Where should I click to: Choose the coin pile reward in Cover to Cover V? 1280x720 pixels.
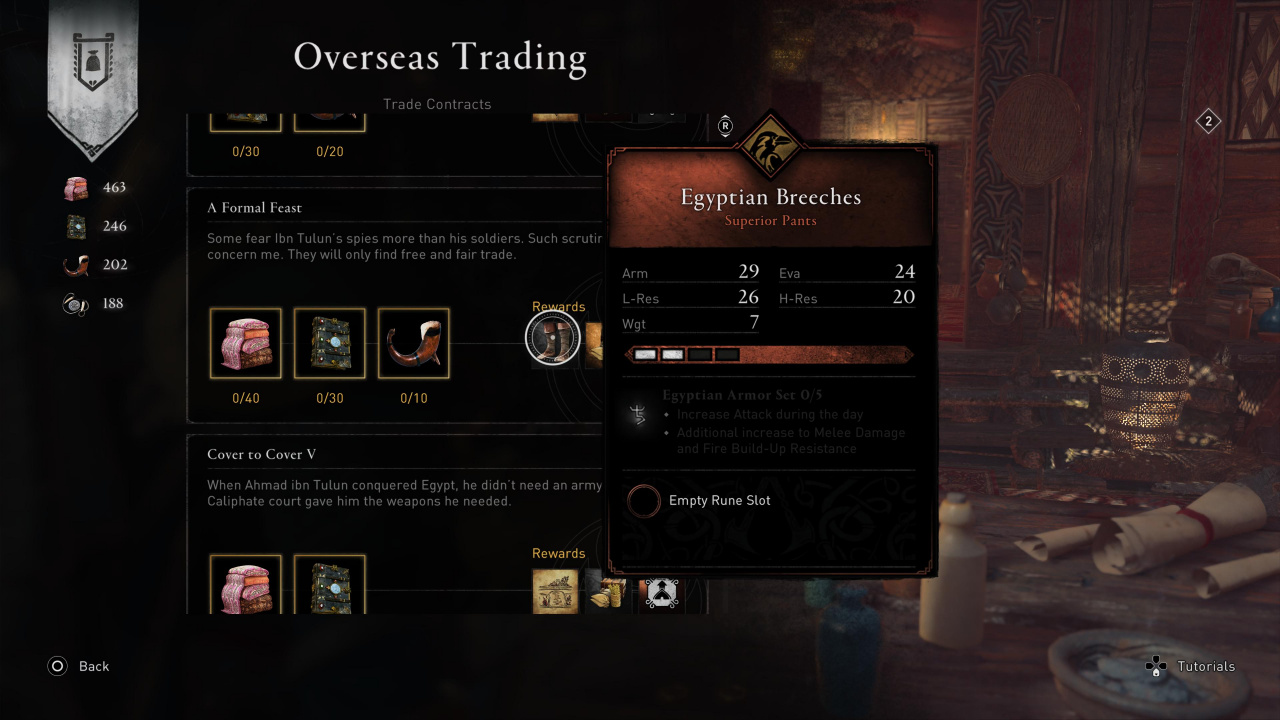coord(604,591)
